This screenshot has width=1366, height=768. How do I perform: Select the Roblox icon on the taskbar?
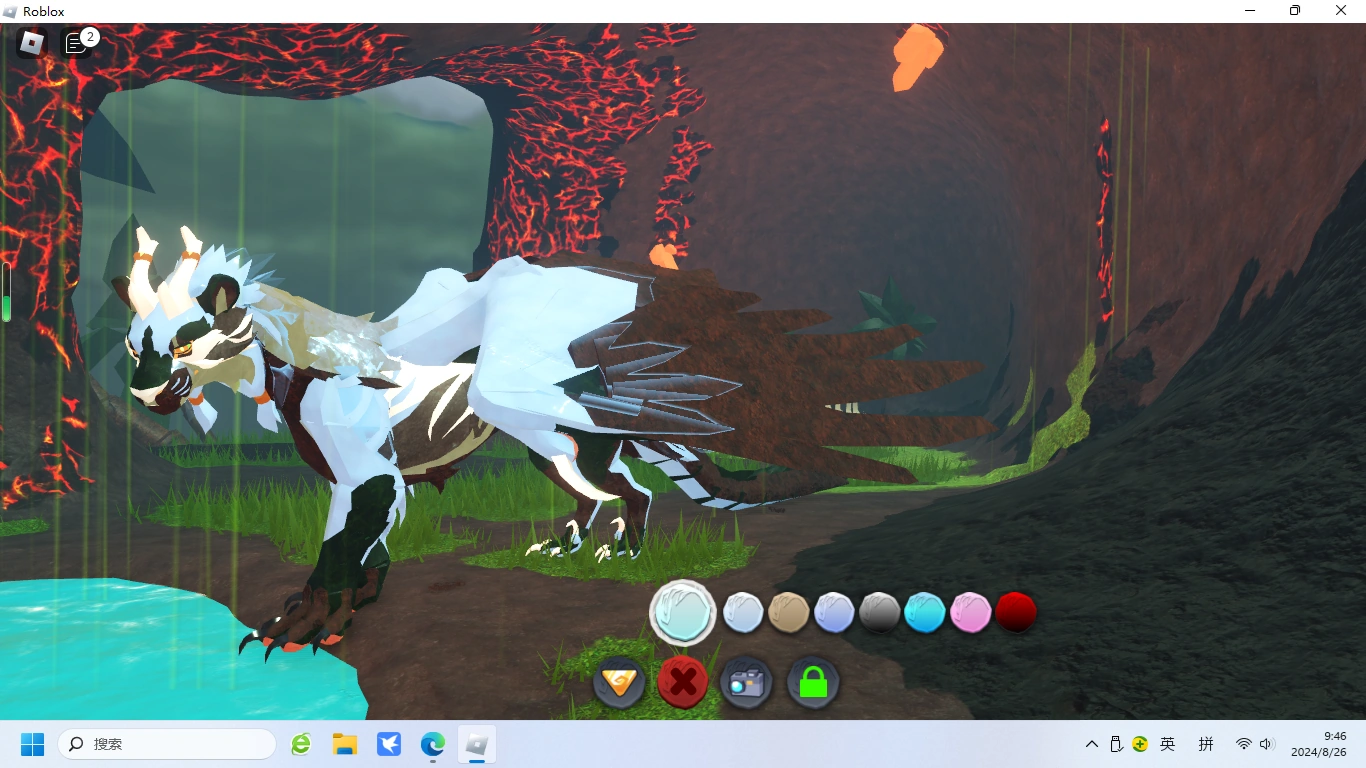pos(476,744)
